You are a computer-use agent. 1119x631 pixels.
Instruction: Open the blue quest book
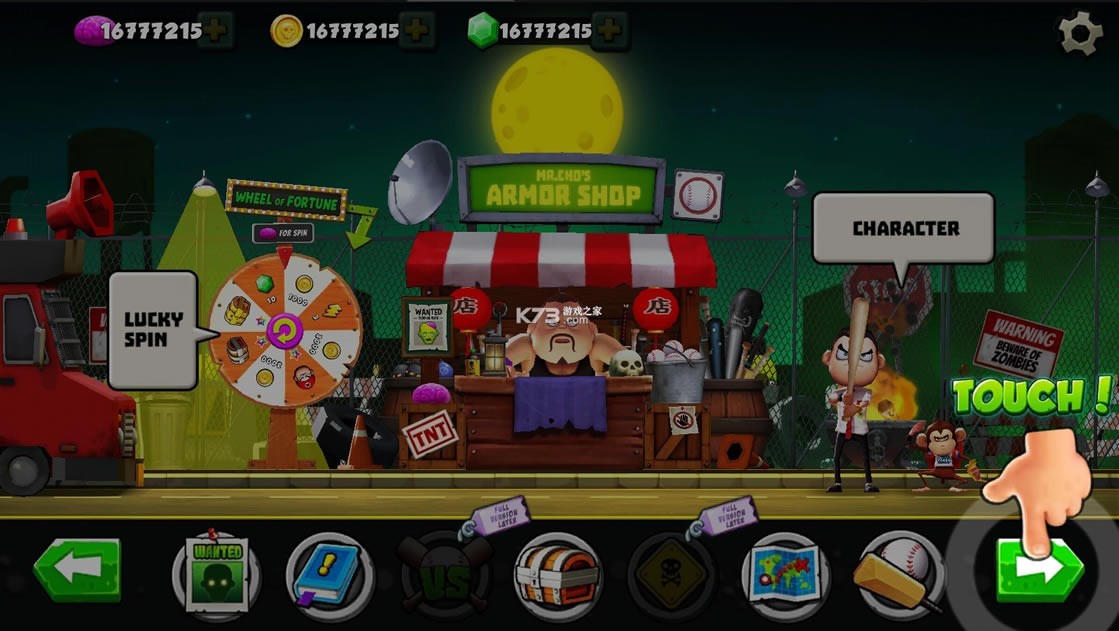330,576
